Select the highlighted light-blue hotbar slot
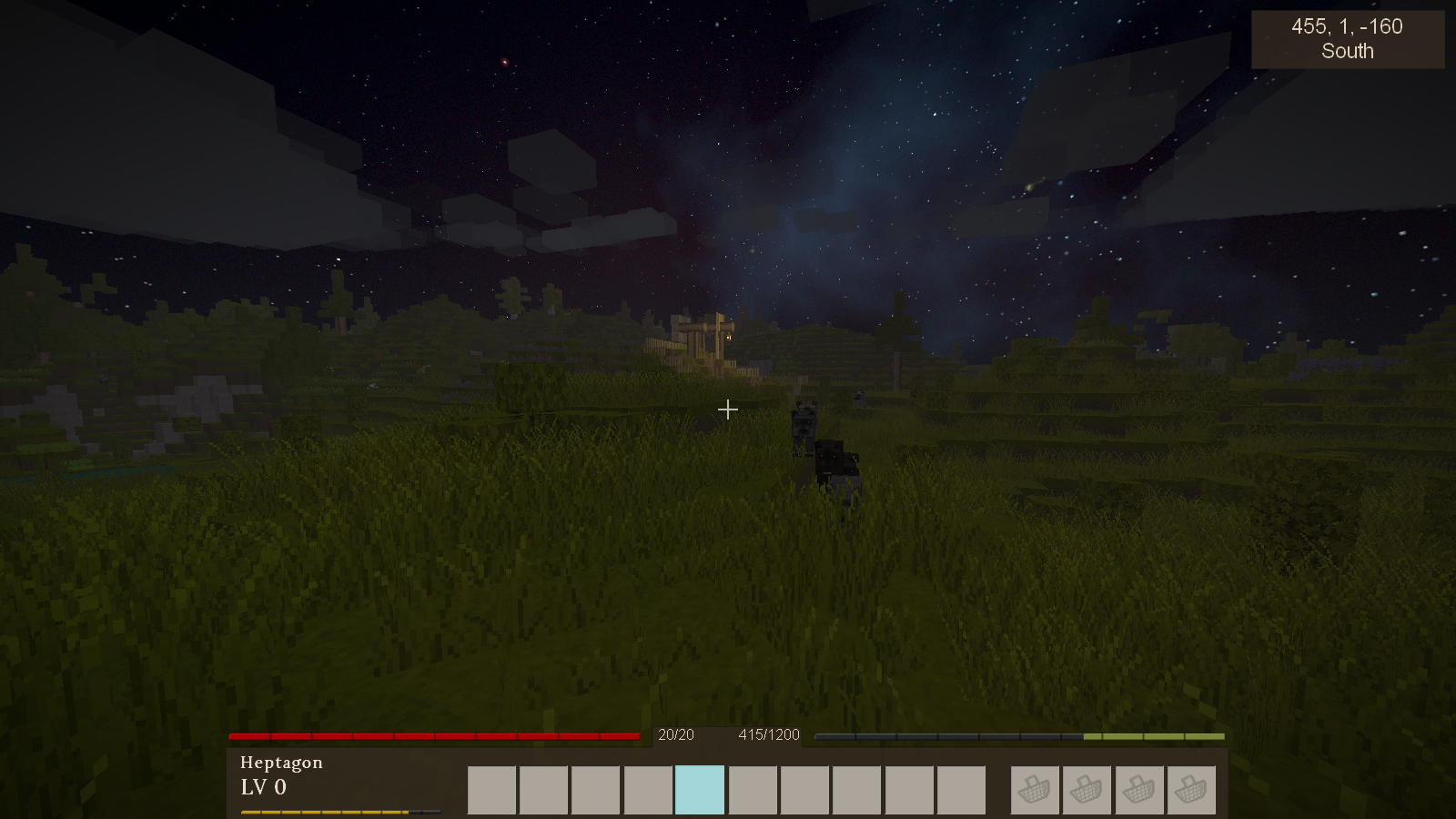 pos(700,790)
